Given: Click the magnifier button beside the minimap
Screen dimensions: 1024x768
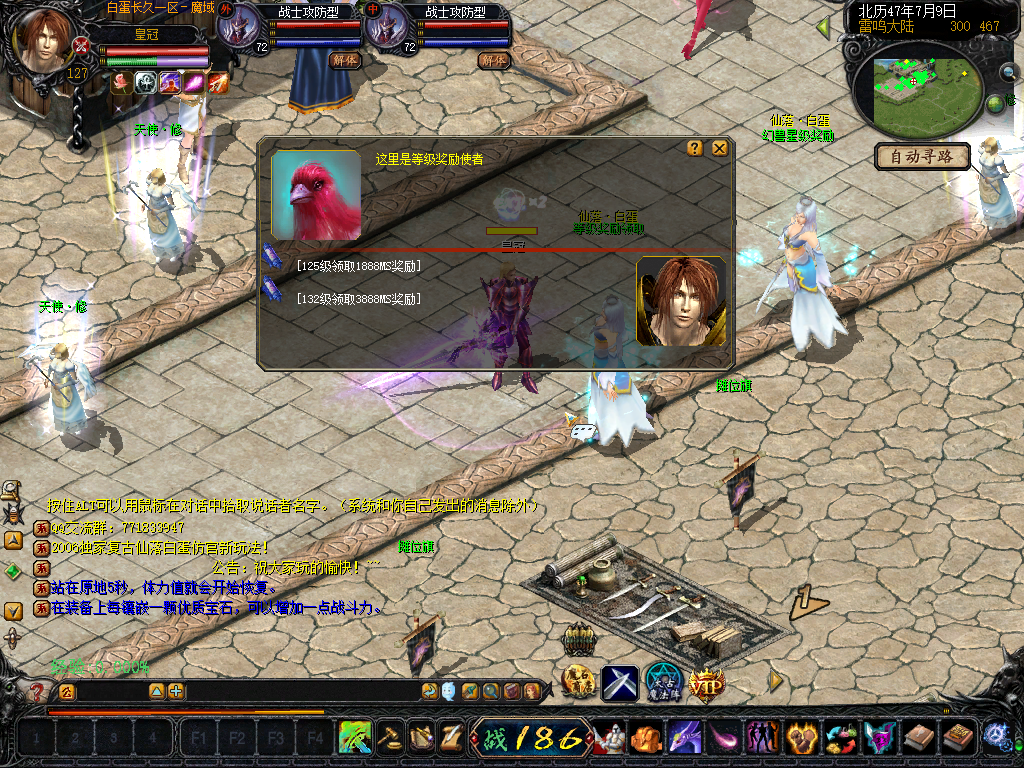Looking at the screenshot, I should (1009, 72).
